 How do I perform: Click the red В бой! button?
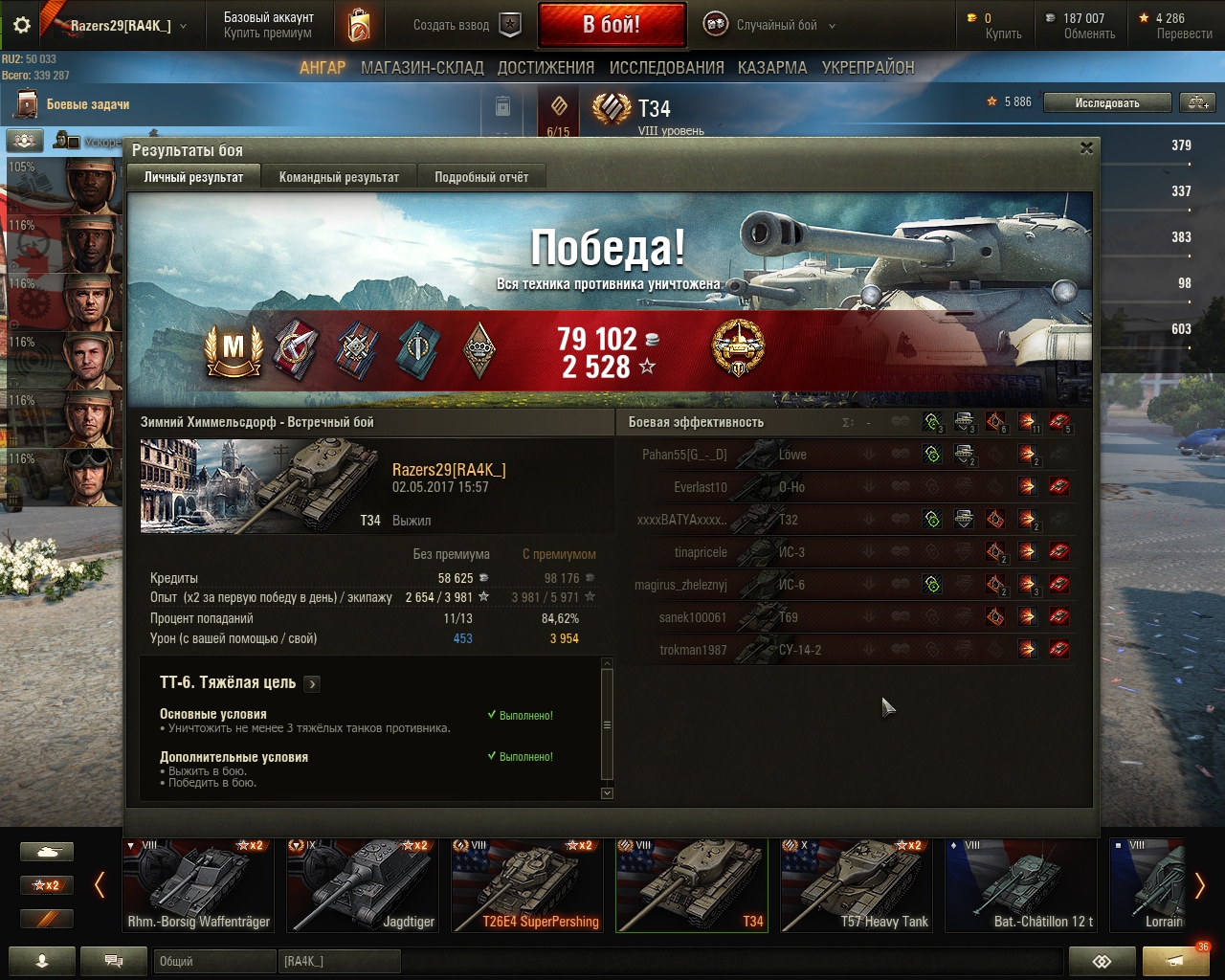point(612,25)
